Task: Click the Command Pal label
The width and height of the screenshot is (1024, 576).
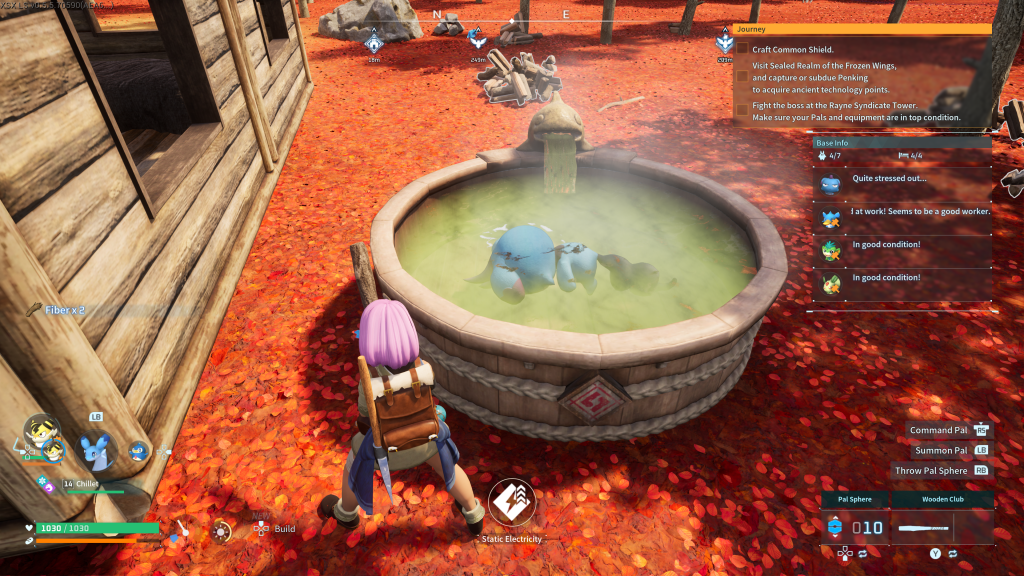Action: point(938,430)
